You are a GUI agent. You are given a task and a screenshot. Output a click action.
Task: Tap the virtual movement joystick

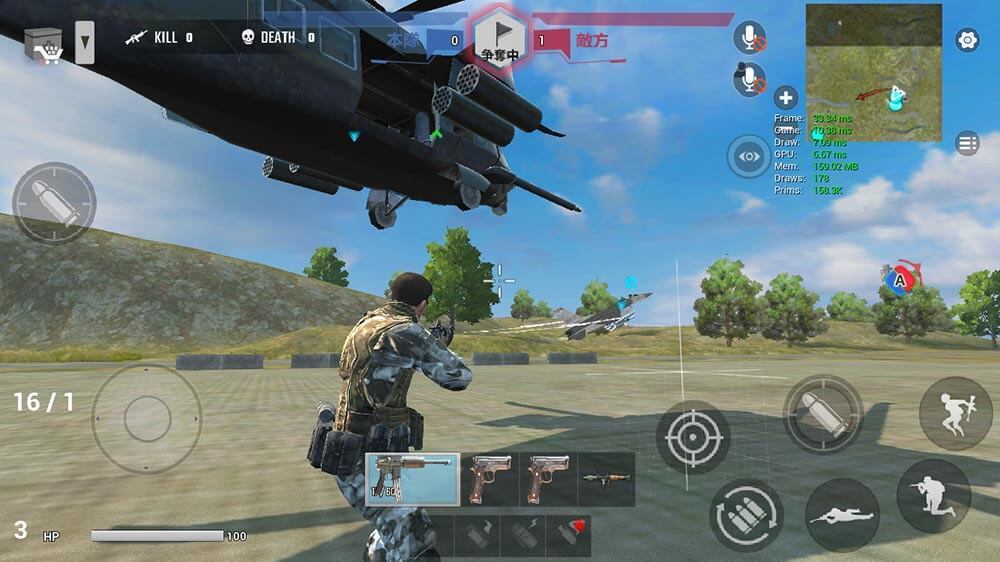click(x=147, y=417)
